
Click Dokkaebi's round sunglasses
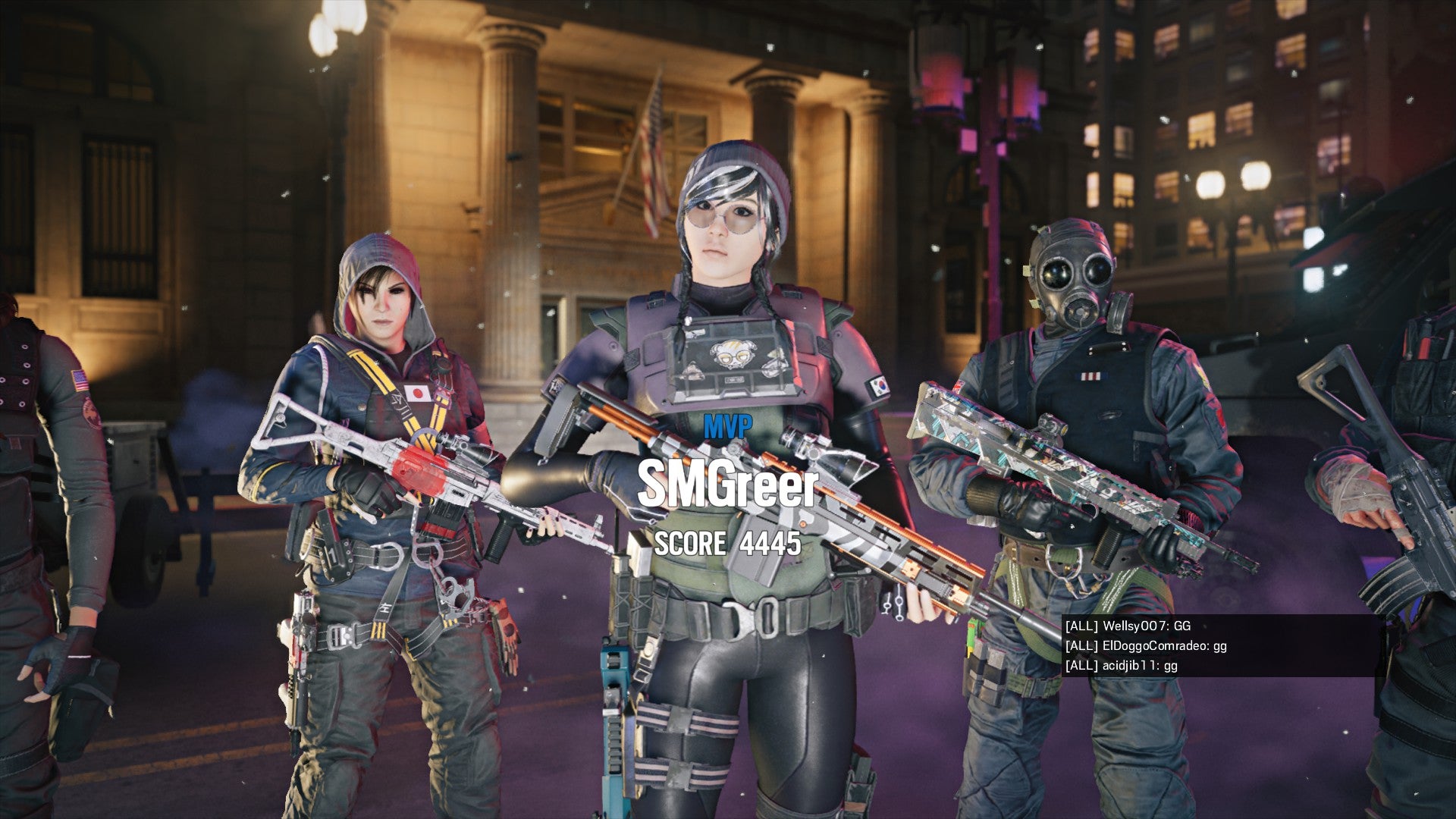pyautogui.click(x=726, y=218)
